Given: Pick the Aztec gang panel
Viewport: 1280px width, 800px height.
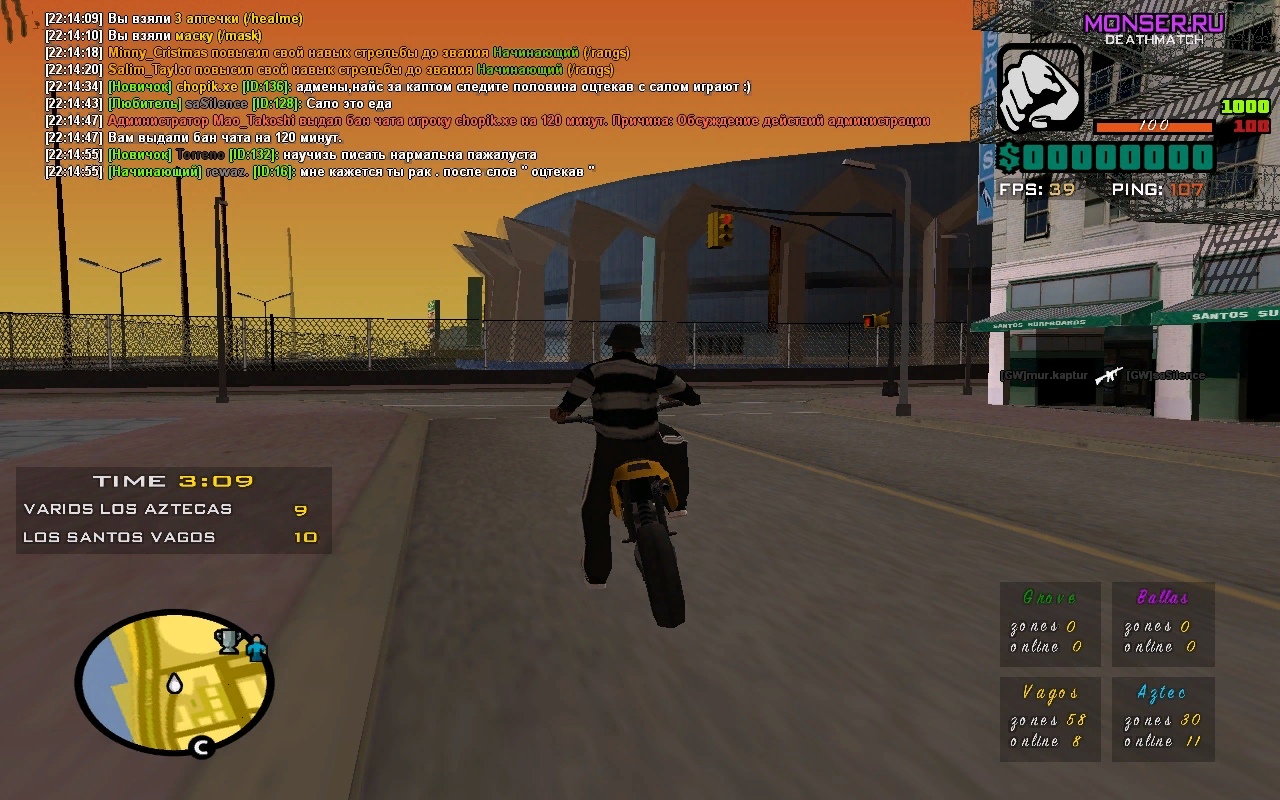Looking at the screenshot, I should tap(1162, 719).
